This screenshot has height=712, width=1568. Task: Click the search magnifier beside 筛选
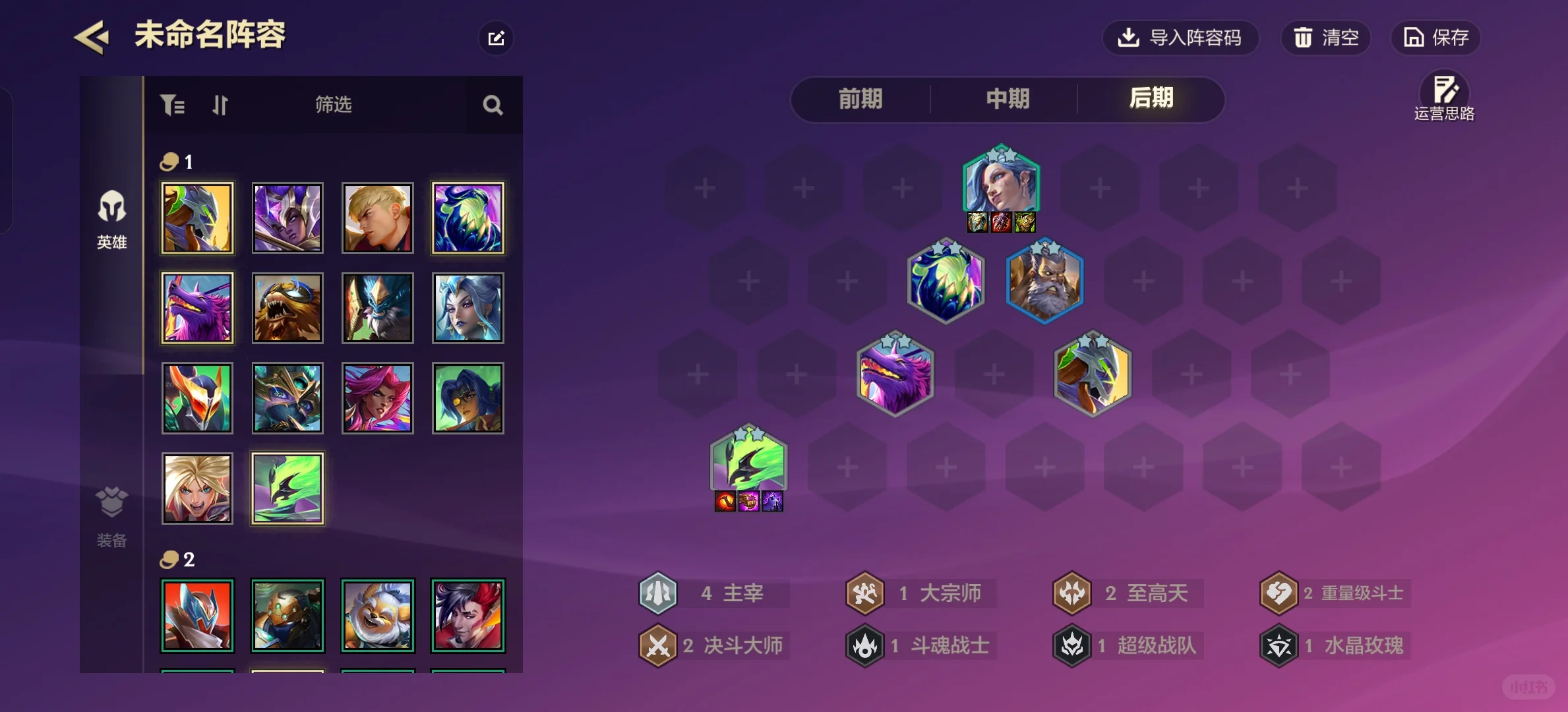[x=491, y=105]
